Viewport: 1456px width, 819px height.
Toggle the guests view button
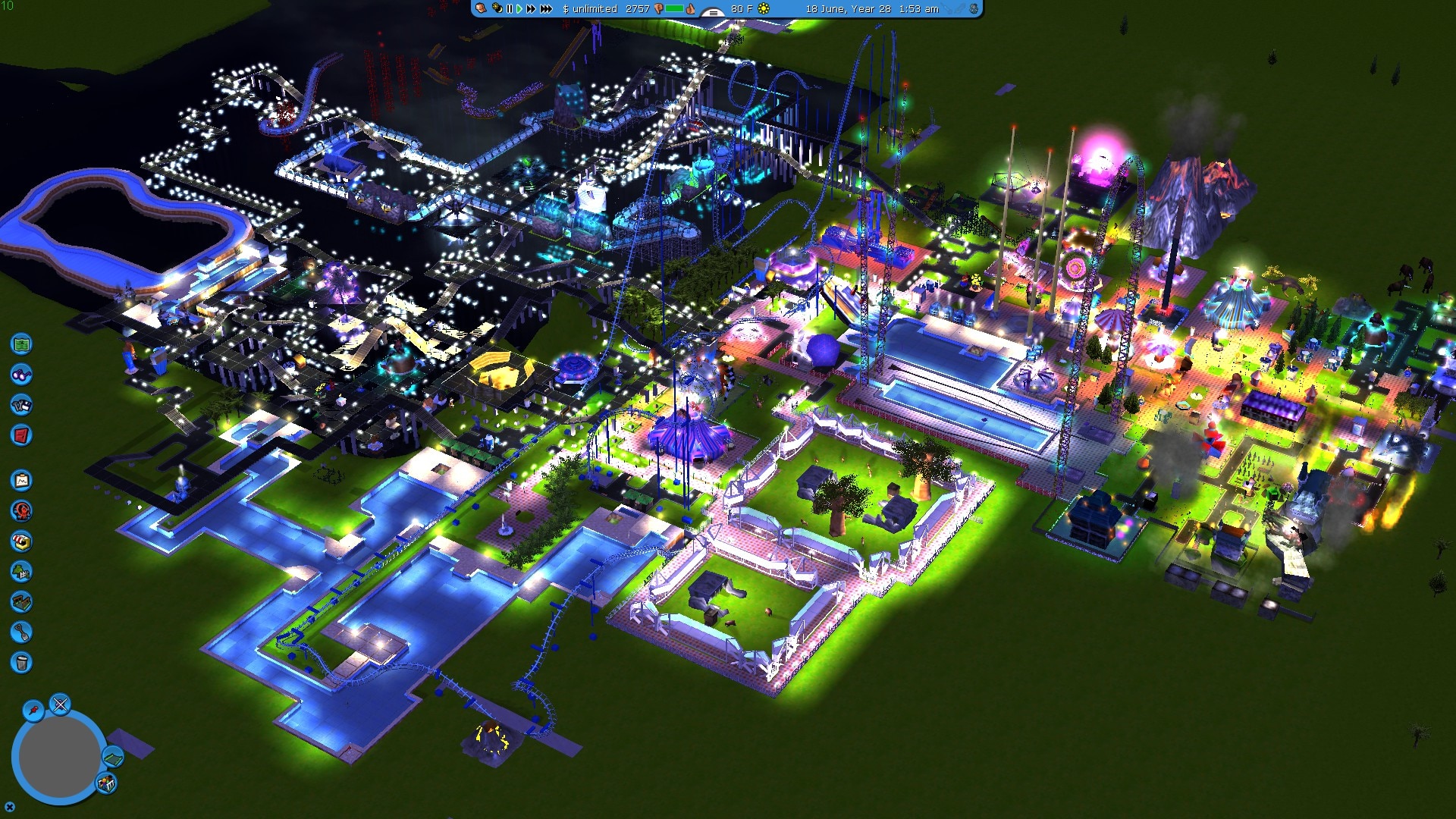106,783
